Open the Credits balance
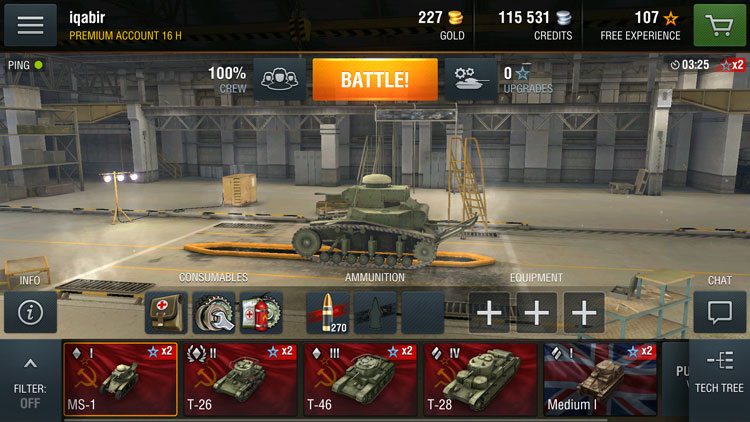Screen dimensions: 750x422 point(537,25)
